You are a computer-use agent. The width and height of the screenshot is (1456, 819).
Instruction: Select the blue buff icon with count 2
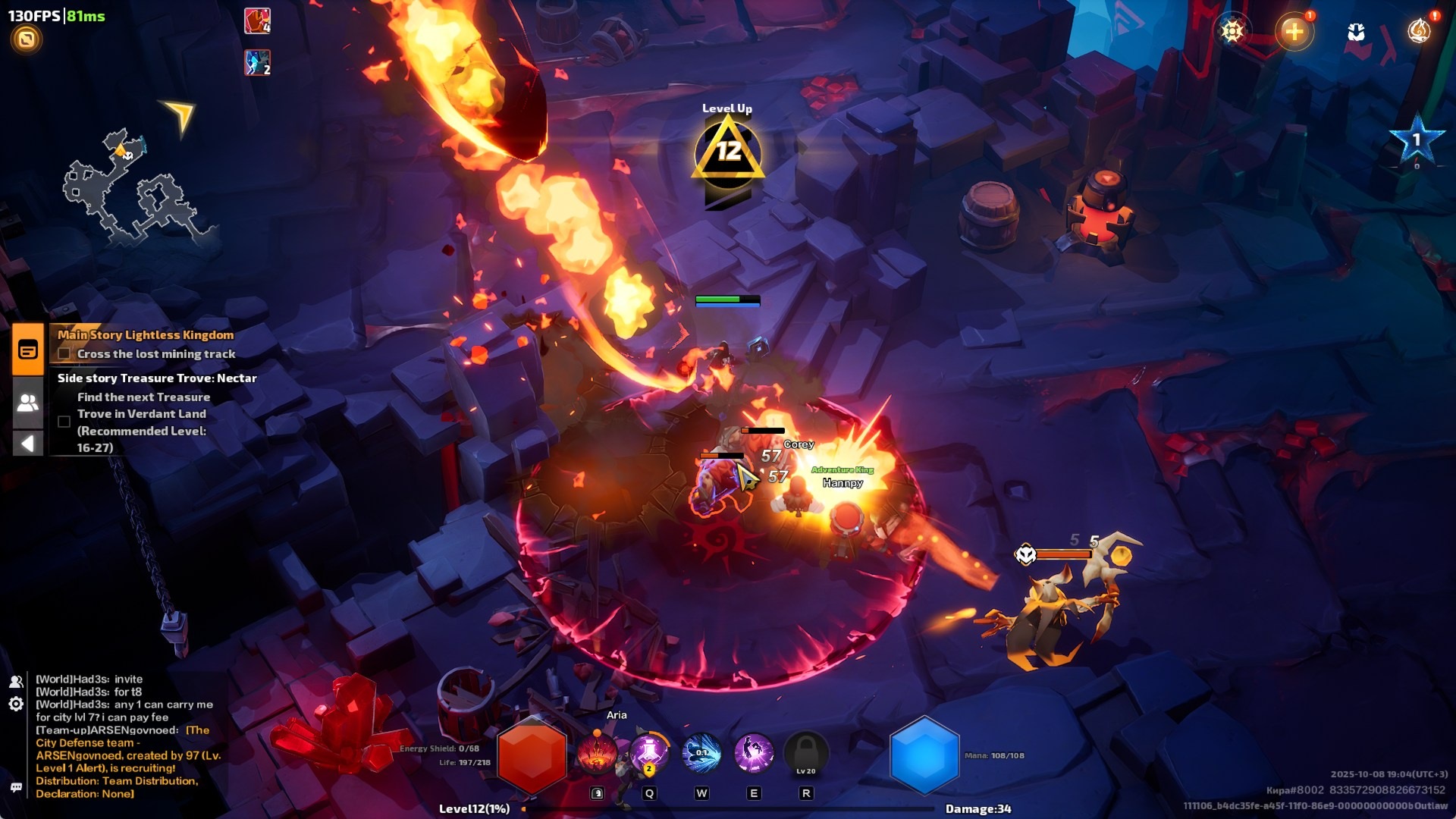coord(257,63)
